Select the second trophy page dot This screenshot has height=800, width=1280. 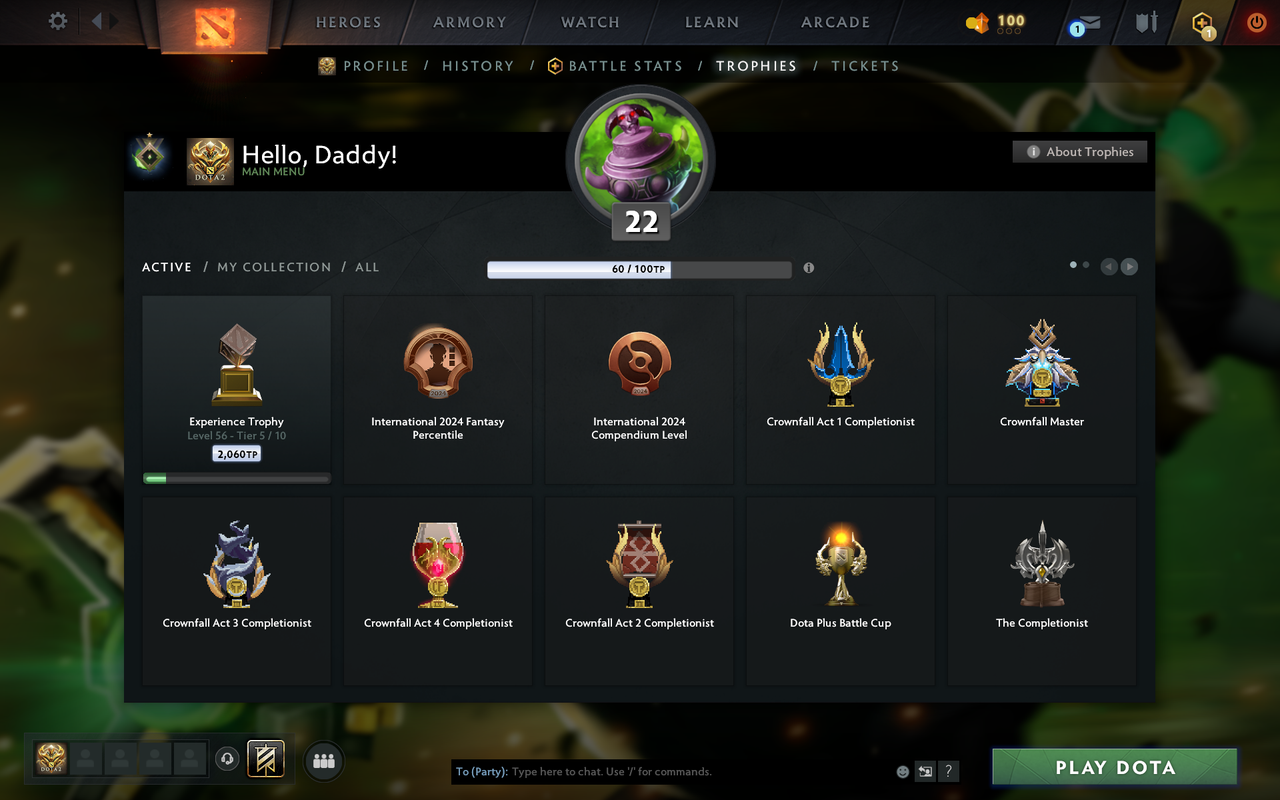coord(1086,263)
